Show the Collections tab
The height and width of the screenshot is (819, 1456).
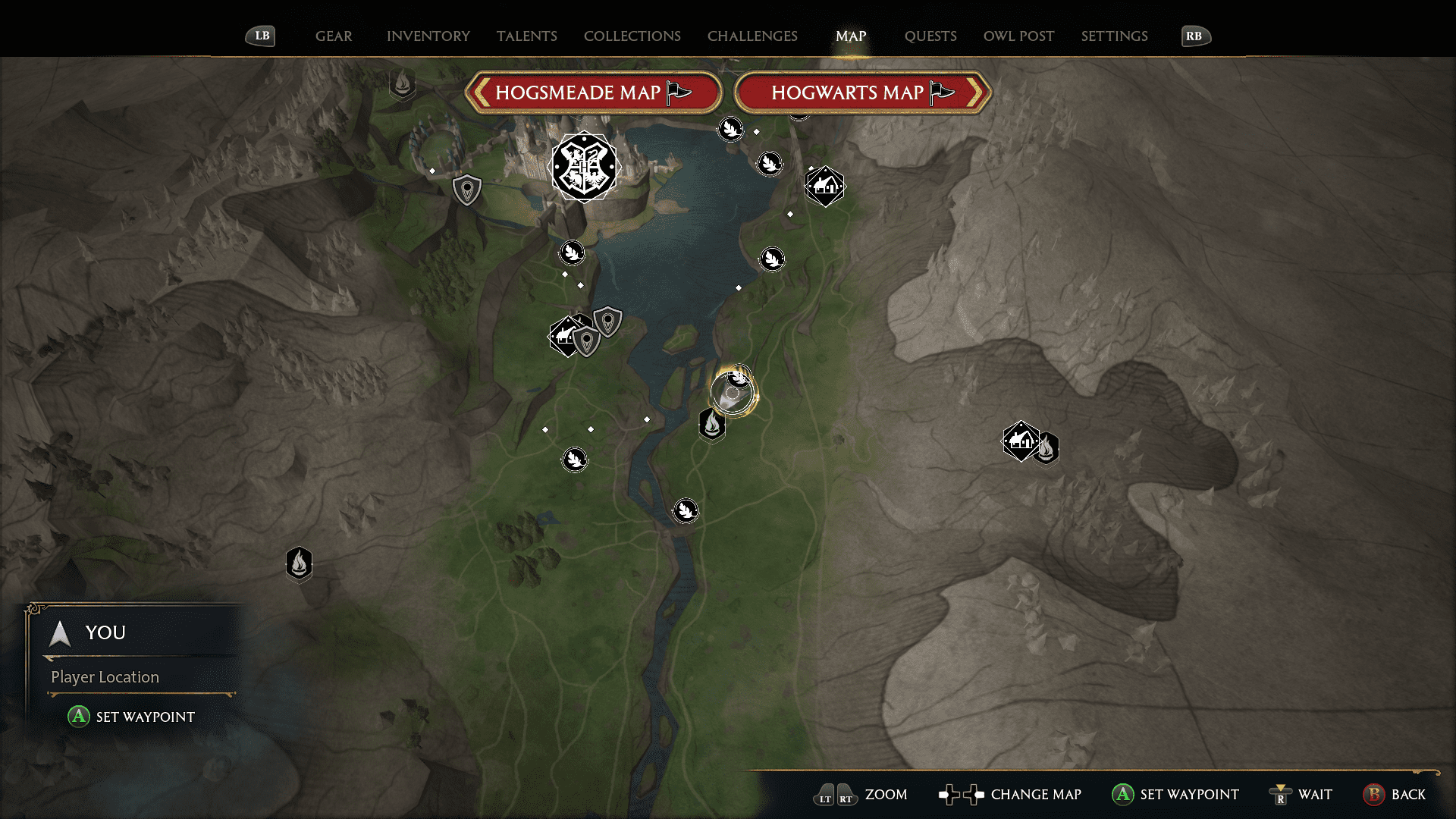tap(632, 36)
